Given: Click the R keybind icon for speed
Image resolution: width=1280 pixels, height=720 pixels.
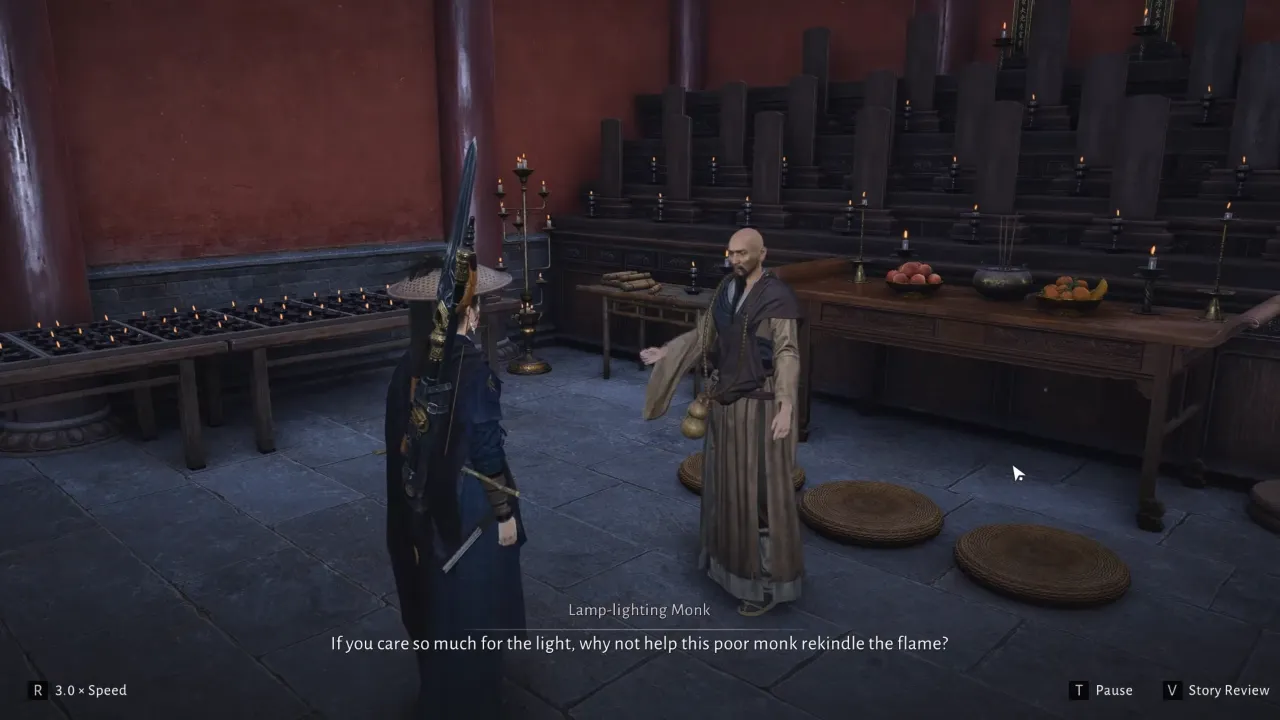Looking at the screenshot, I should point(38,690).
